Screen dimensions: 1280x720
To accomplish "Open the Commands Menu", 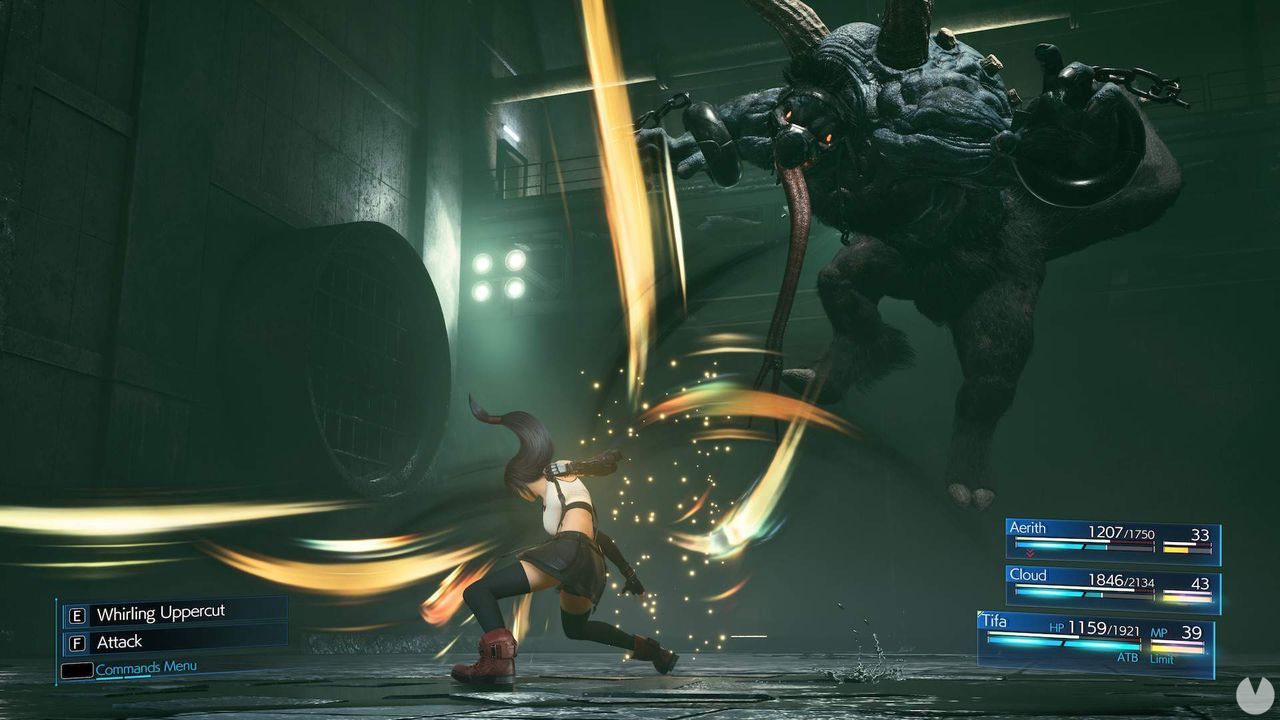I will click(x=145, y=668).
